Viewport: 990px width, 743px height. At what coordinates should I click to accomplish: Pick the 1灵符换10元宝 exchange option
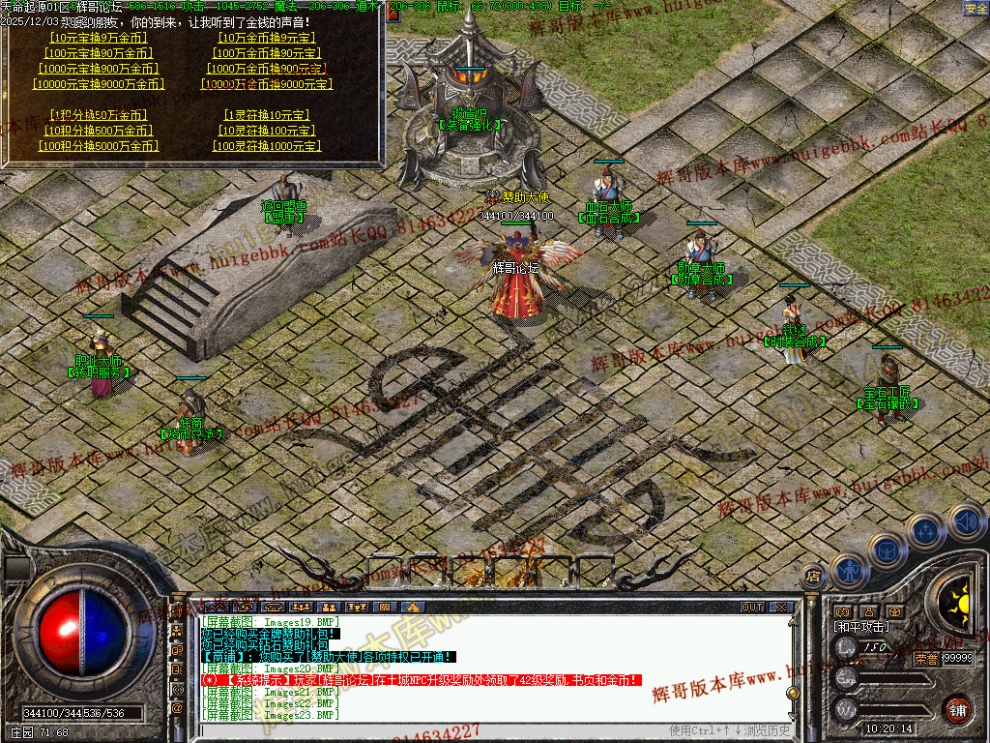coord(265,115)
